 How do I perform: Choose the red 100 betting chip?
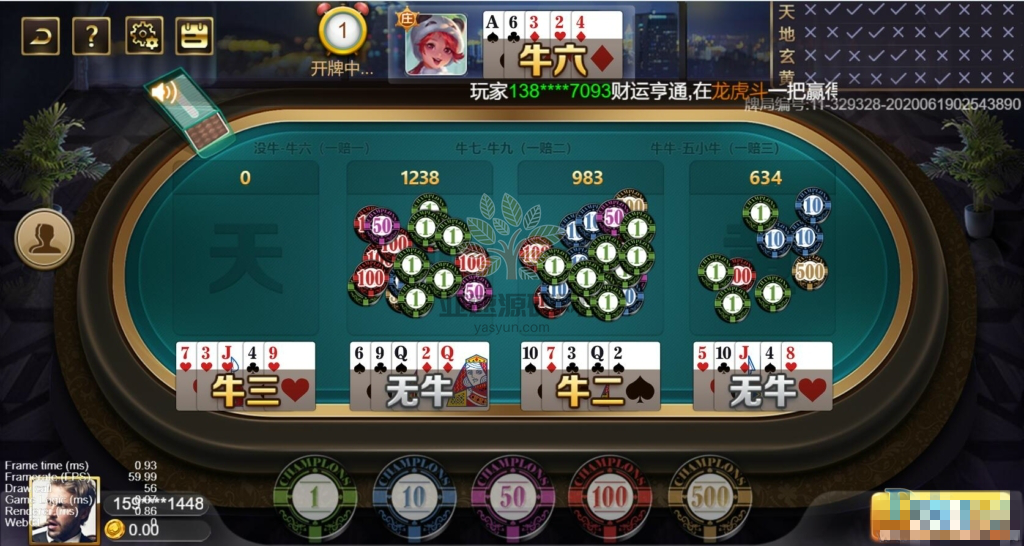pos(611,496)
